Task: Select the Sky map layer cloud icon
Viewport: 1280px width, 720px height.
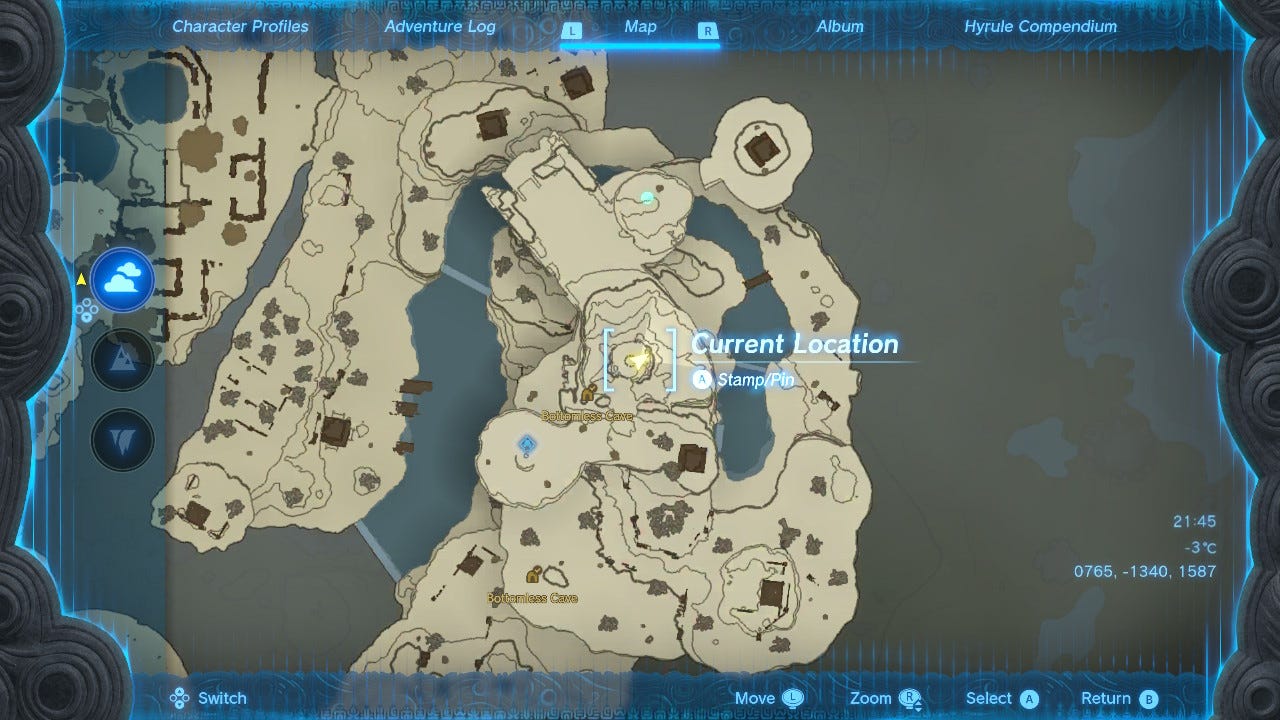Action: [x=121, y=280]
